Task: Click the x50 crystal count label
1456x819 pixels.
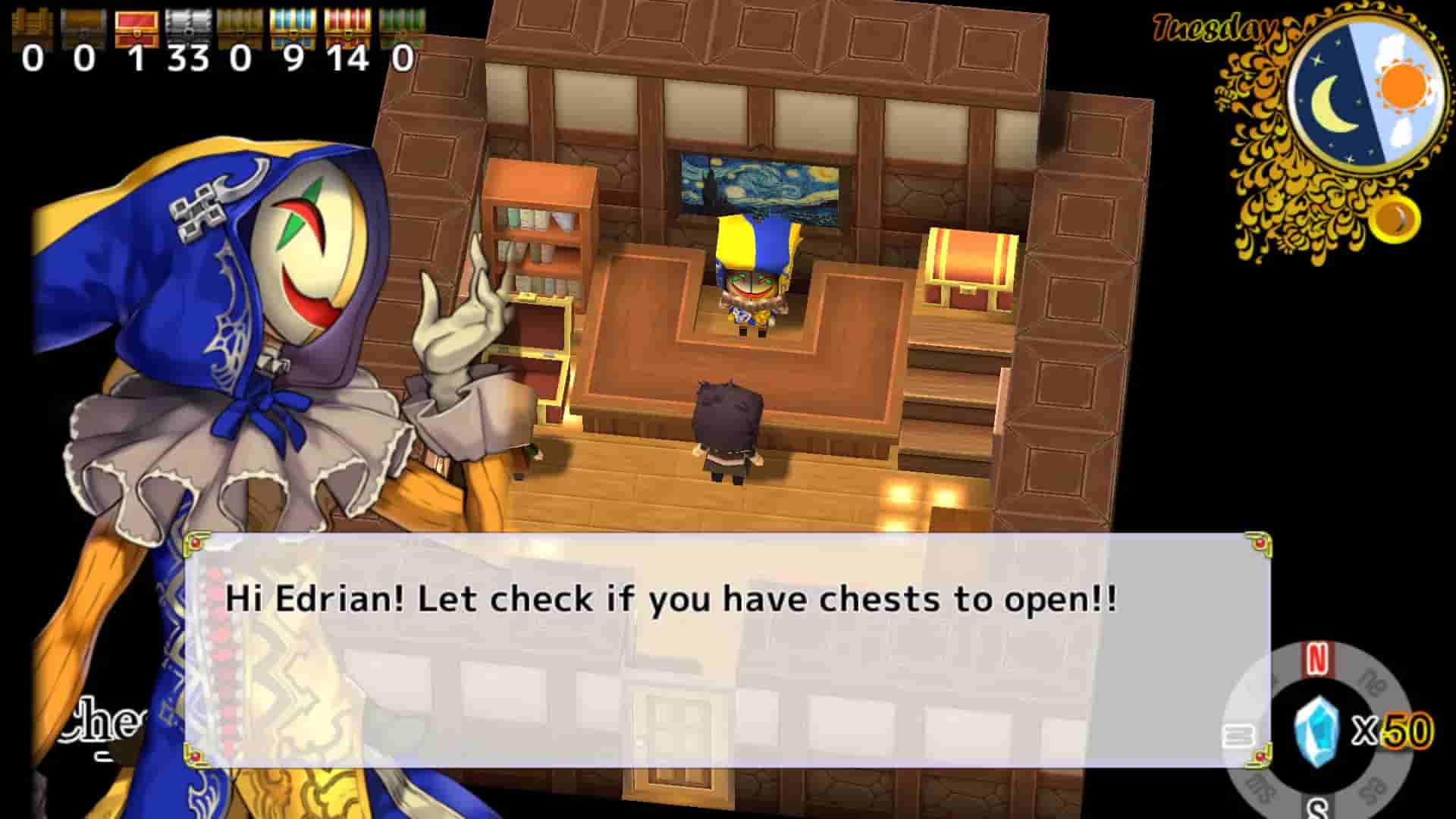Action: click(1400, 730)
